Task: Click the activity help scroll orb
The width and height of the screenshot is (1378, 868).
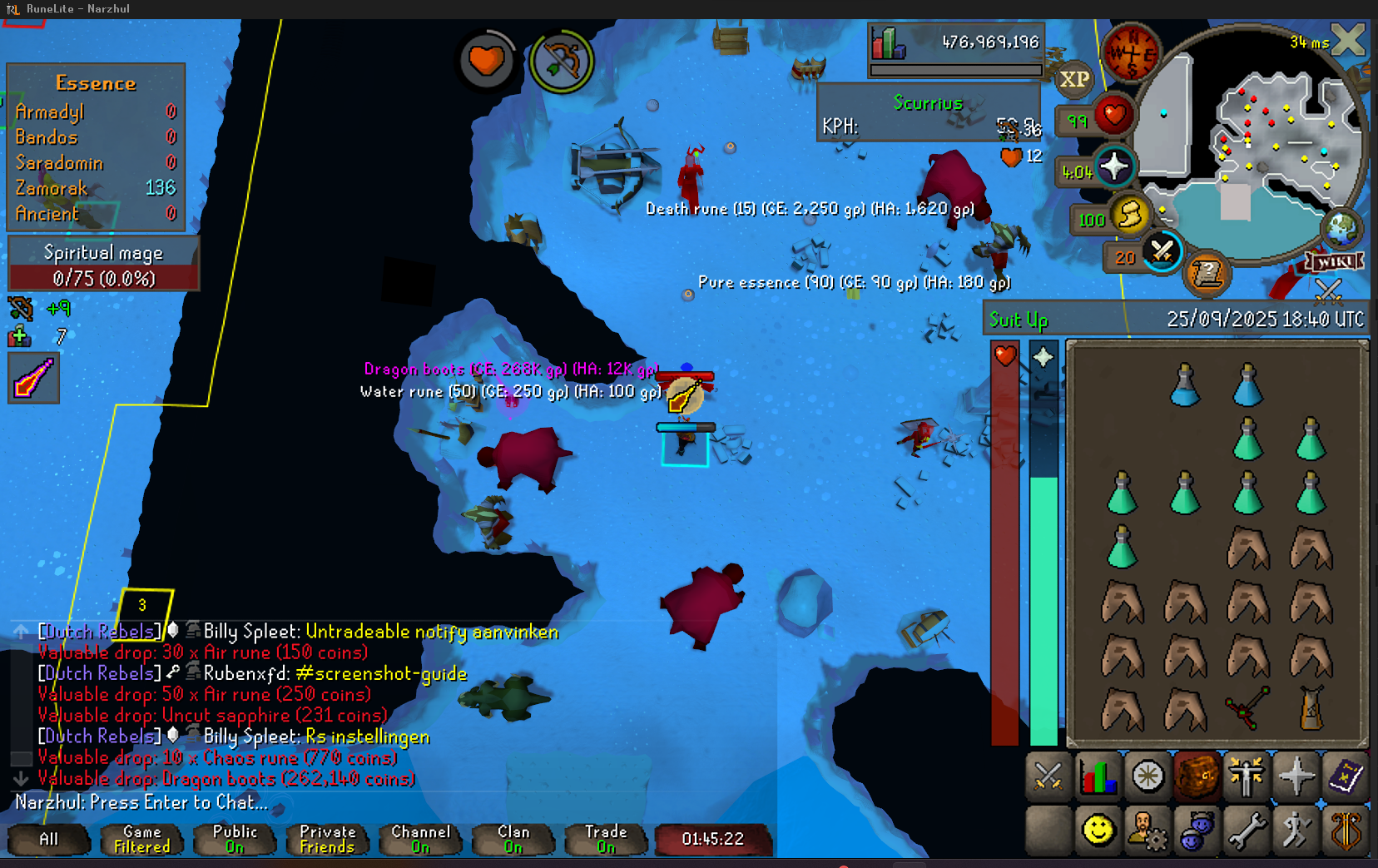Action: coord(1206,272)
